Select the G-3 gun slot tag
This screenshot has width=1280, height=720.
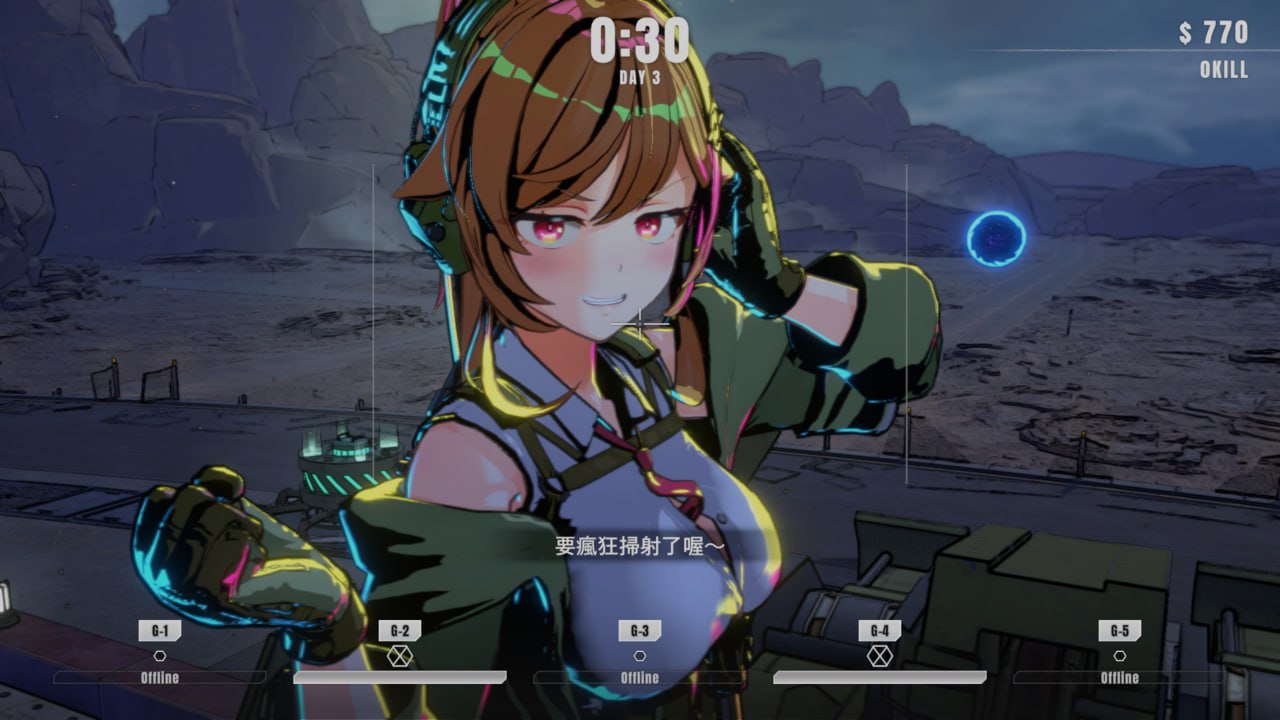click(640, 630)
